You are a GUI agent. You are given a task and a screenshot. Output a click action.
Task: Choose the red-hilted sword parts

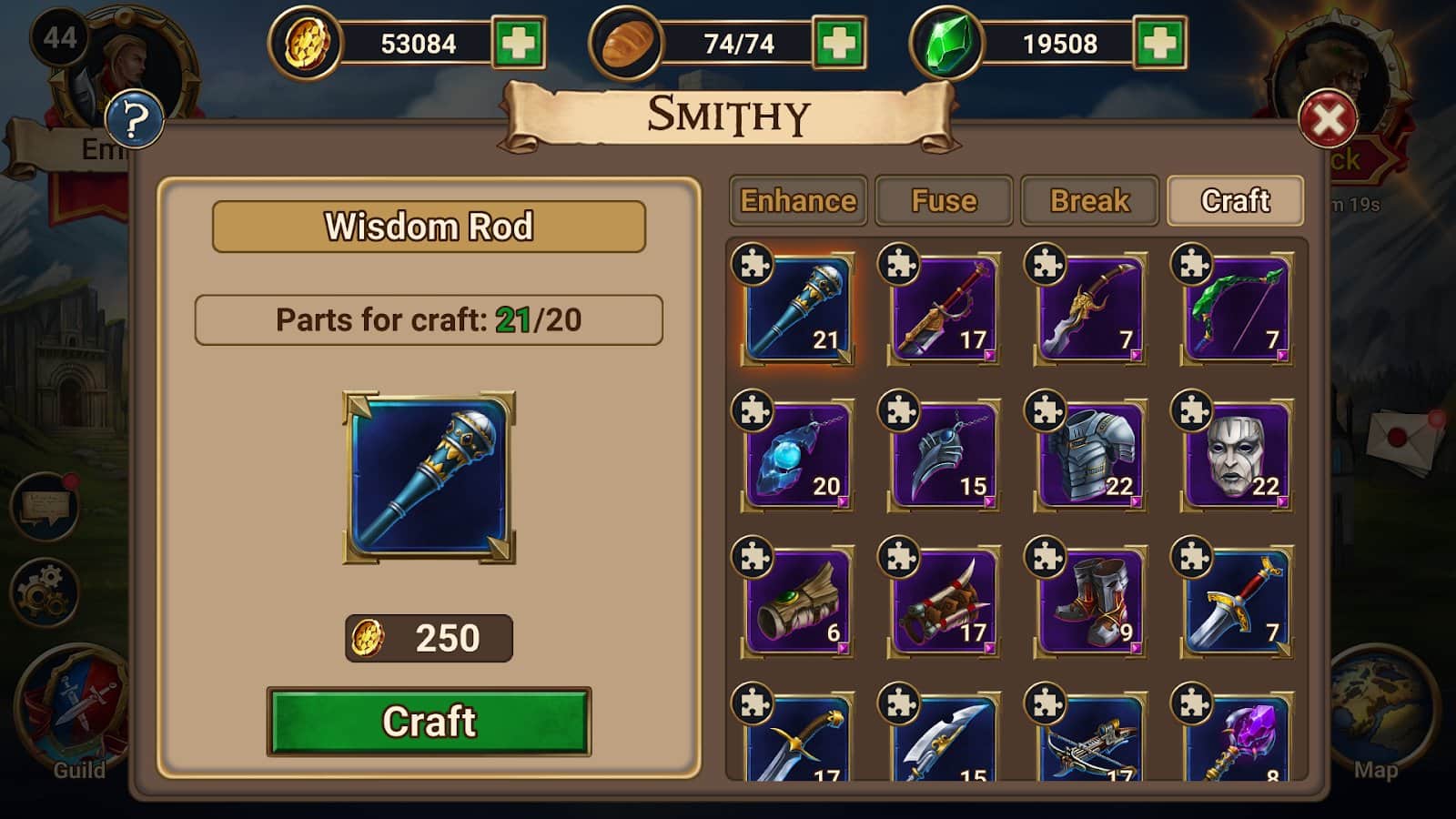[1237, 601]
